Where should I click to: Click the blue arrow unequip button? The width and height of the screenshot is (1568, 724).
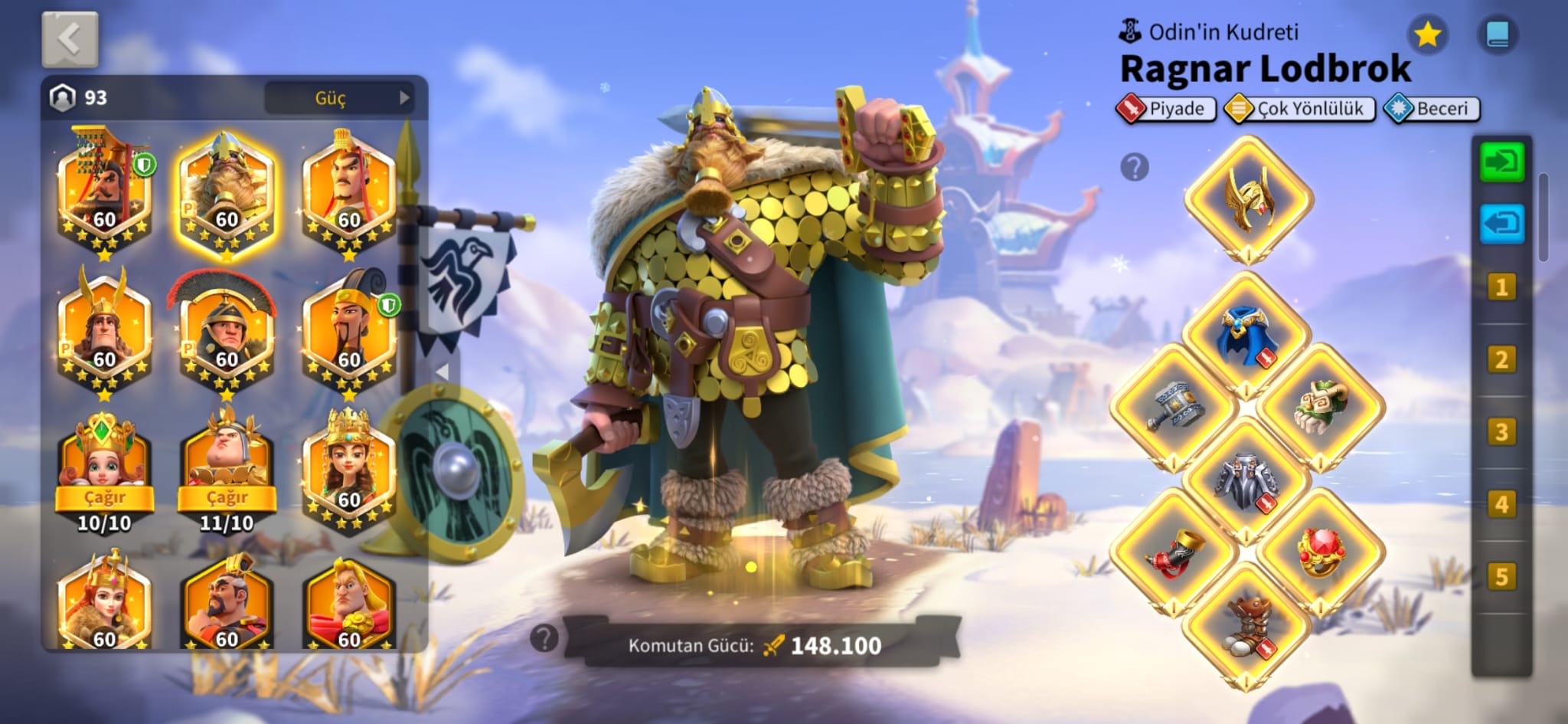coord(1501,224)
